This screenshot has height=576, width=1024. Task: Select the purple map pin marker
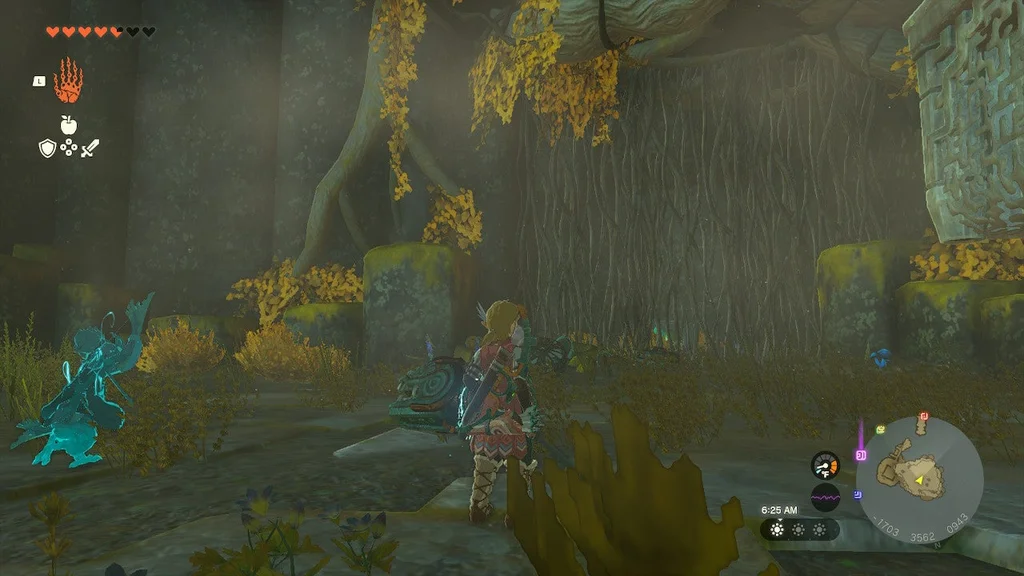pyautogui.click(x=859, y=454)
